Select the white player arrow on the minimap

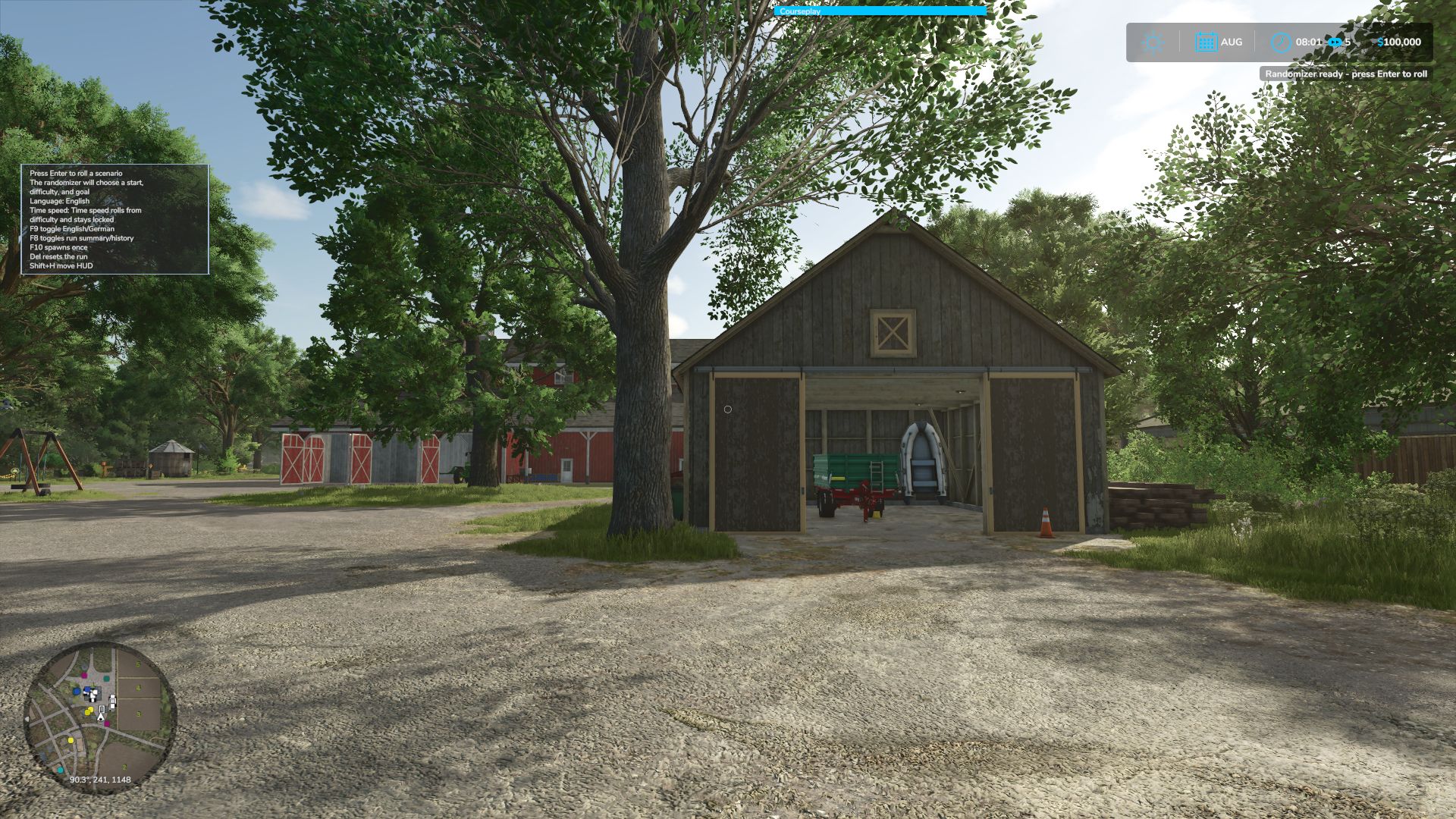tap(101, 718)
